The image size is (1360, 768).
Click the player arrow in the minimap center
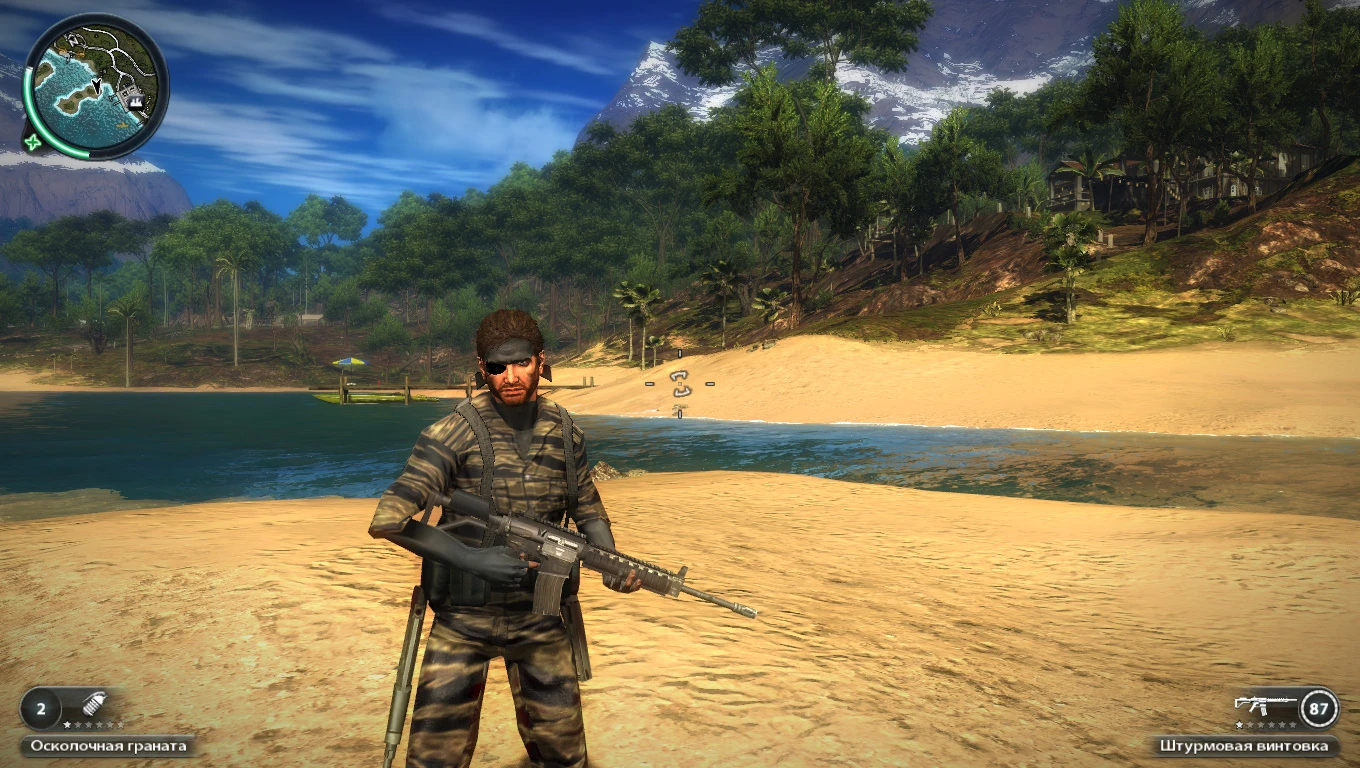point(96,87)
